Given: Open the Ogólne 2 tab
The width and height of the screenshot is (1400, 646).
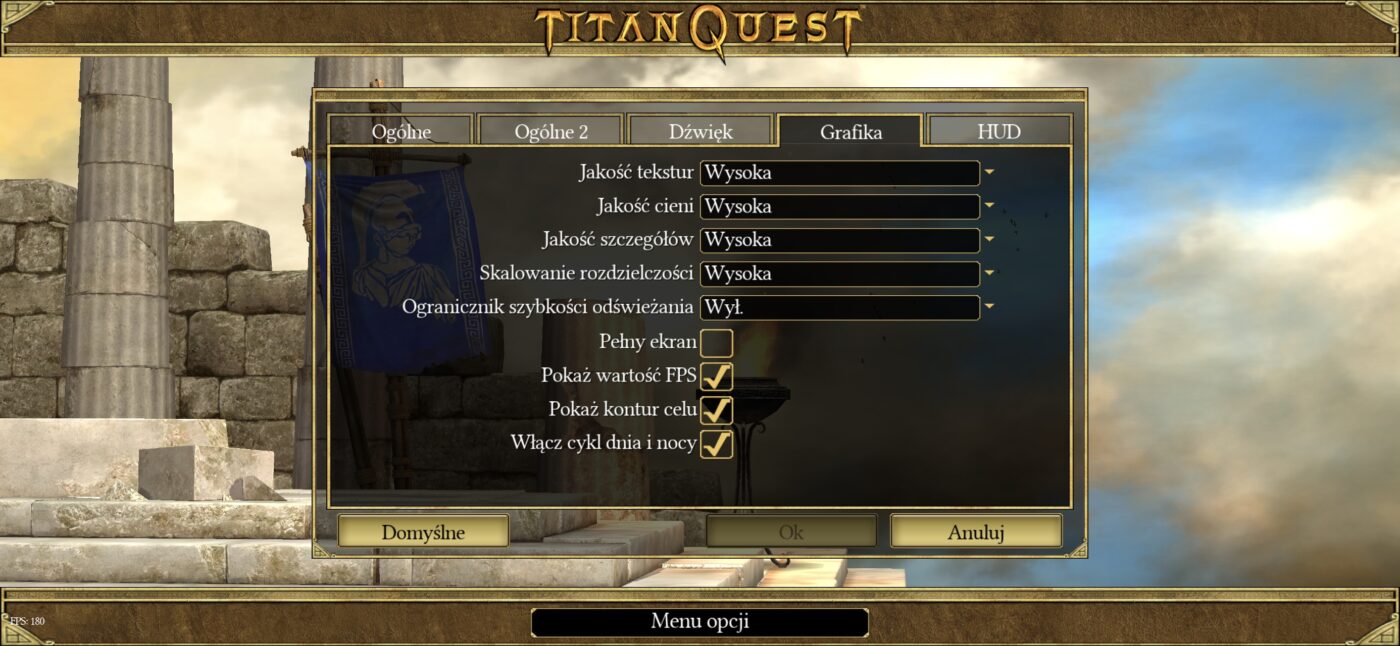Looking at the screenshot, I should [551, 132].
